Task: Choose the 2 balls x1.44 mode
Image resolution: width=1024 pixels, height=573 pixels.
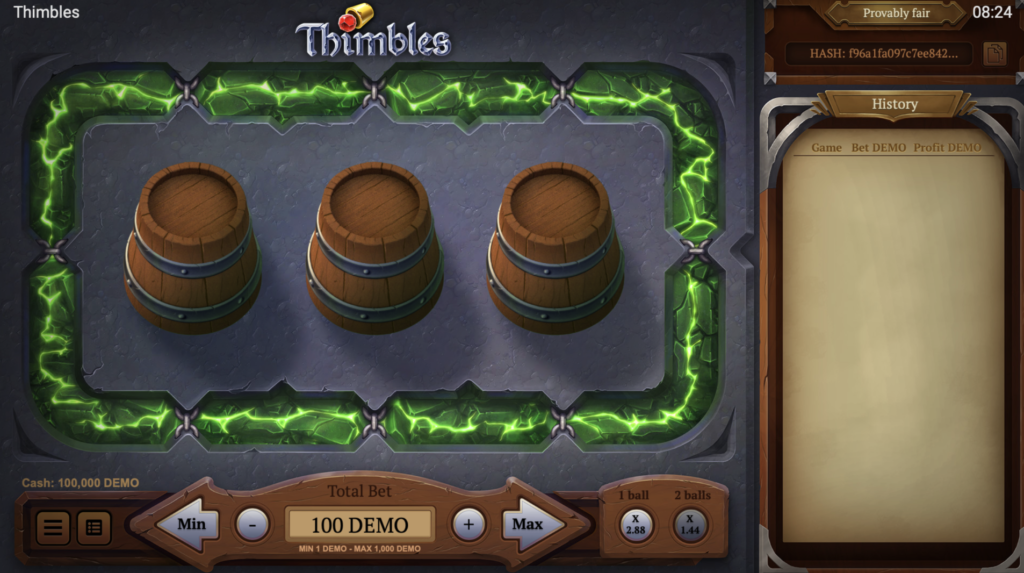Action: pyautogui.click(x=690, y=524)
